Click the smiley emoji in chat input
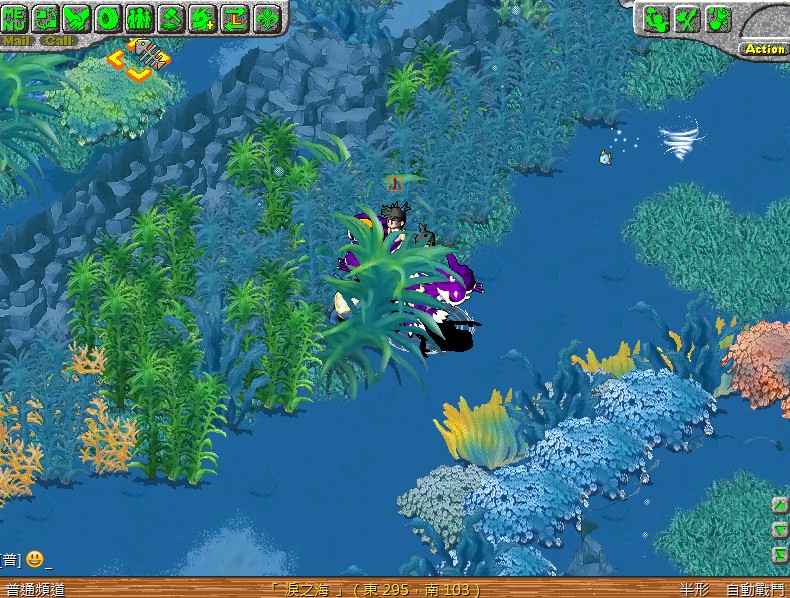 pos(34,558)
